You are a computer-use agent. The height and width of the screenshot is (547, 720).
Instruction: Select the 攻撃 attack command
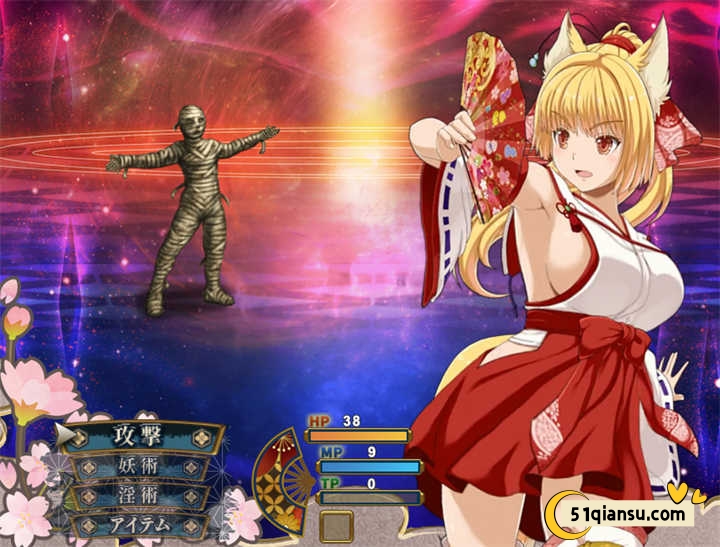(138, 436)
